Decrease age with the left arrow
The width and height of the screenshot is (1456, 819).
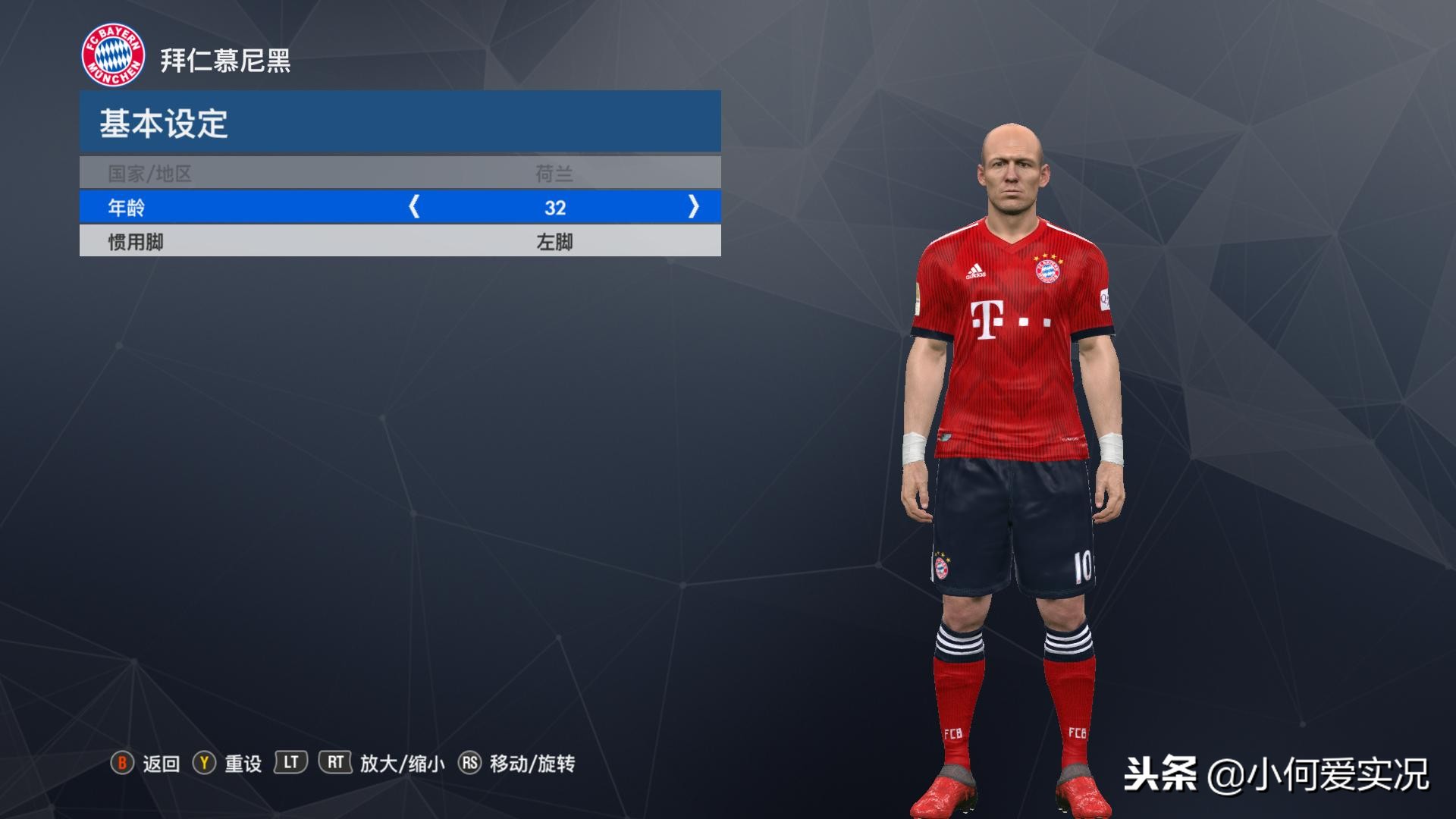tap(414, 206)
